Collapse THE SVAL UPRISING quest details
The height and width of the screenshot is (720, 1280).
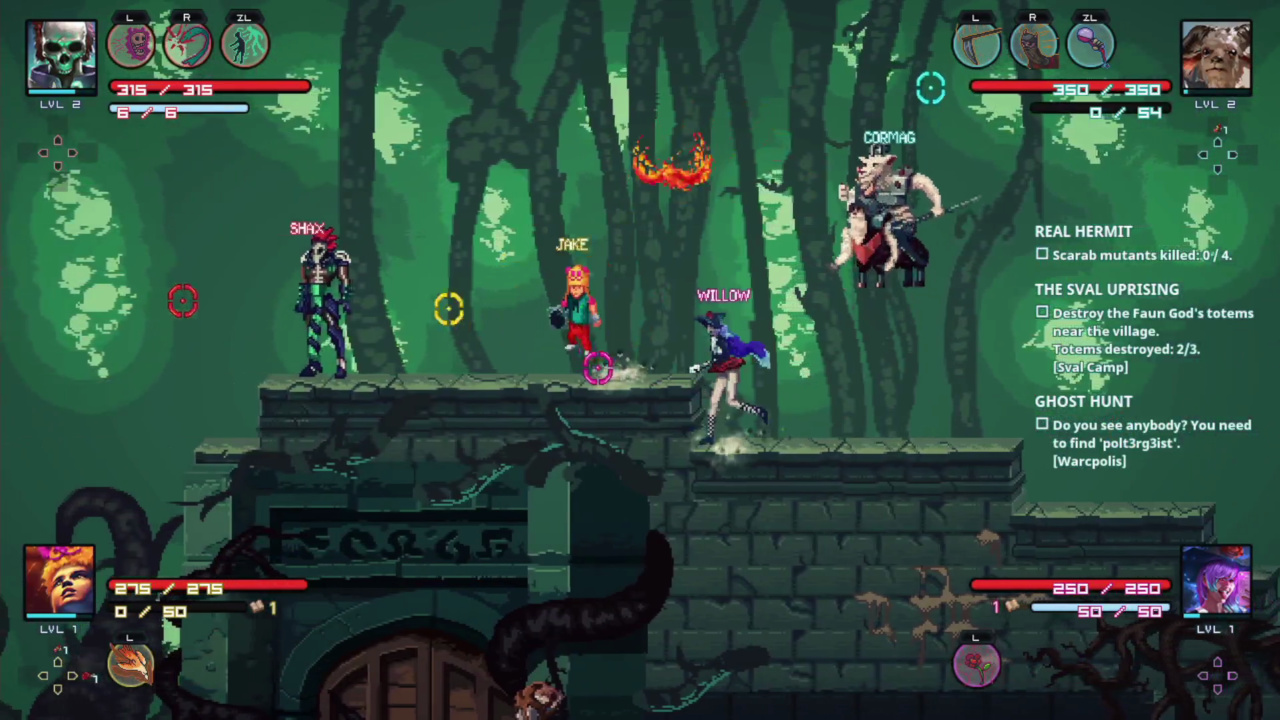pos(1107,289)
